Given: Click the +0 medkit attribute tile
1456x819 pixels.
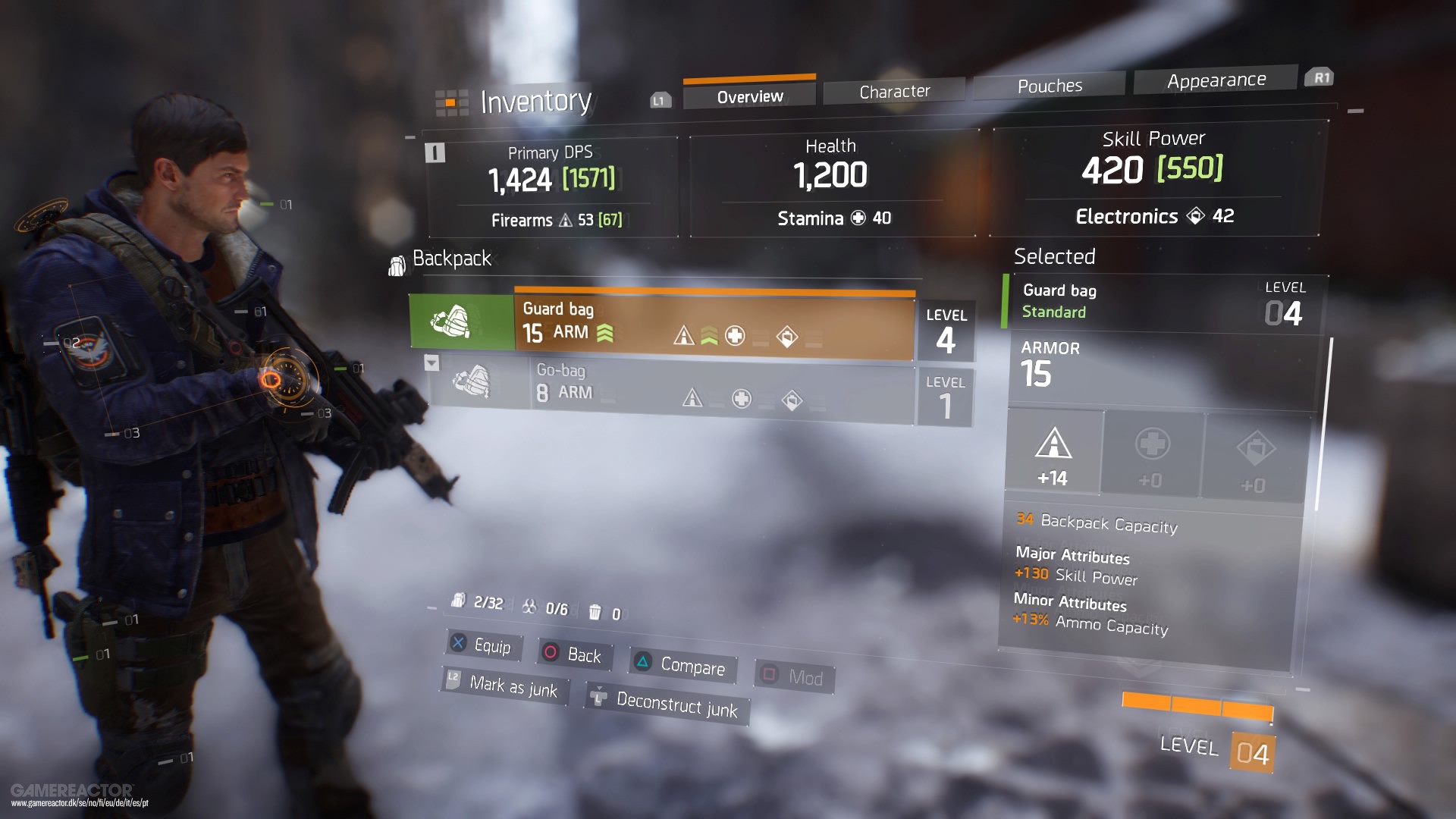Looking at the screenshot, I should pos(1153,453).
